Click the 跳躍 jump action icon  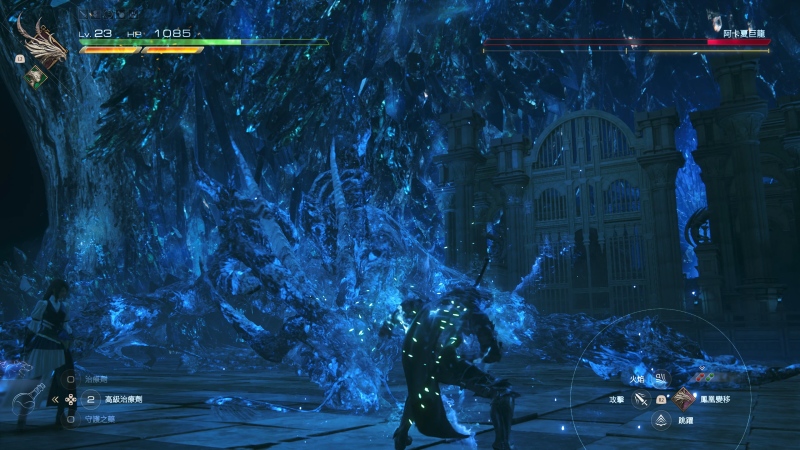point(661,420)
